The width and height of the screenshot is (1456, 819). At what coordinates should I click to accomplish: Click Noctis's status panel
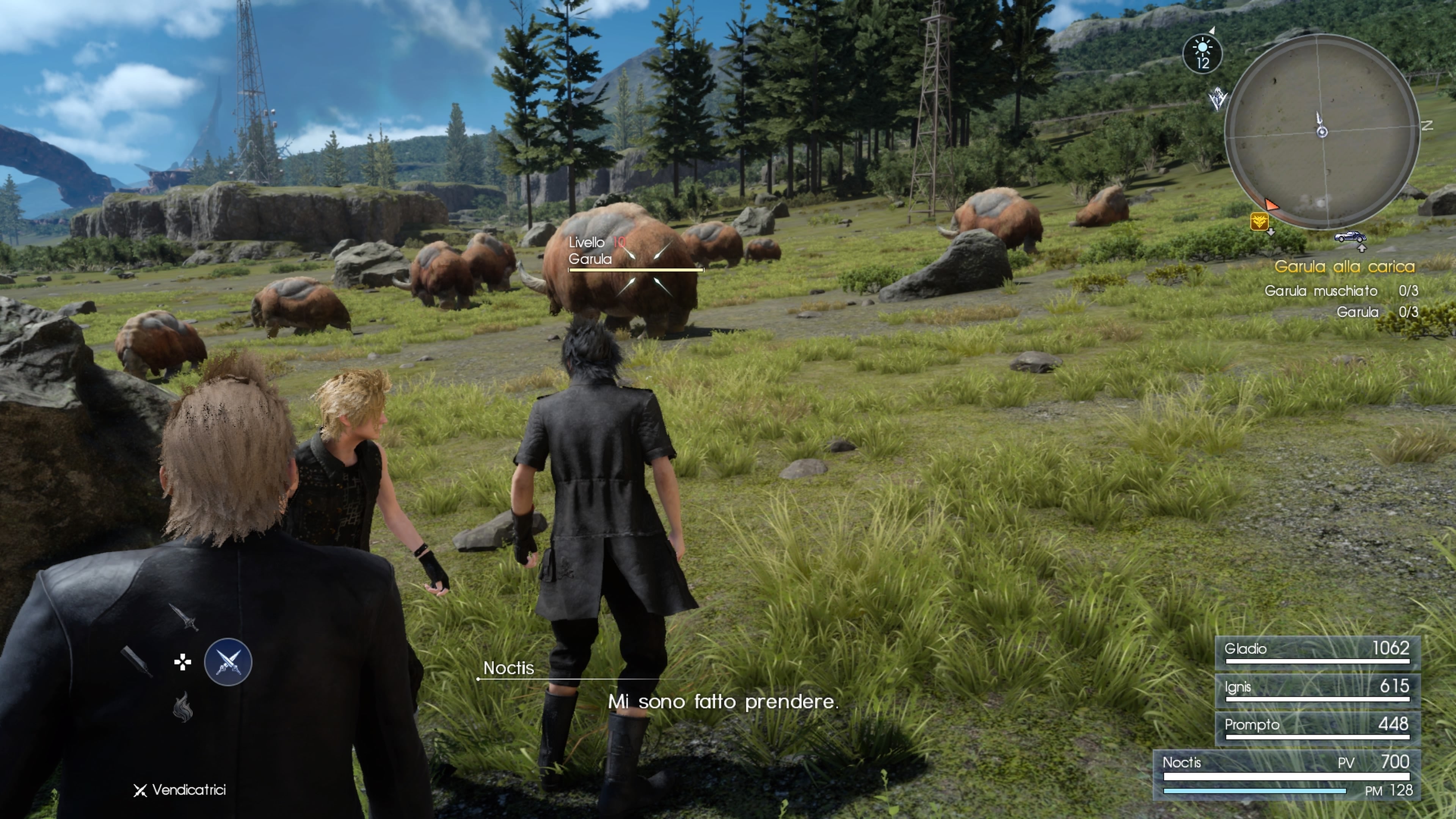[x=1287, y=774]
